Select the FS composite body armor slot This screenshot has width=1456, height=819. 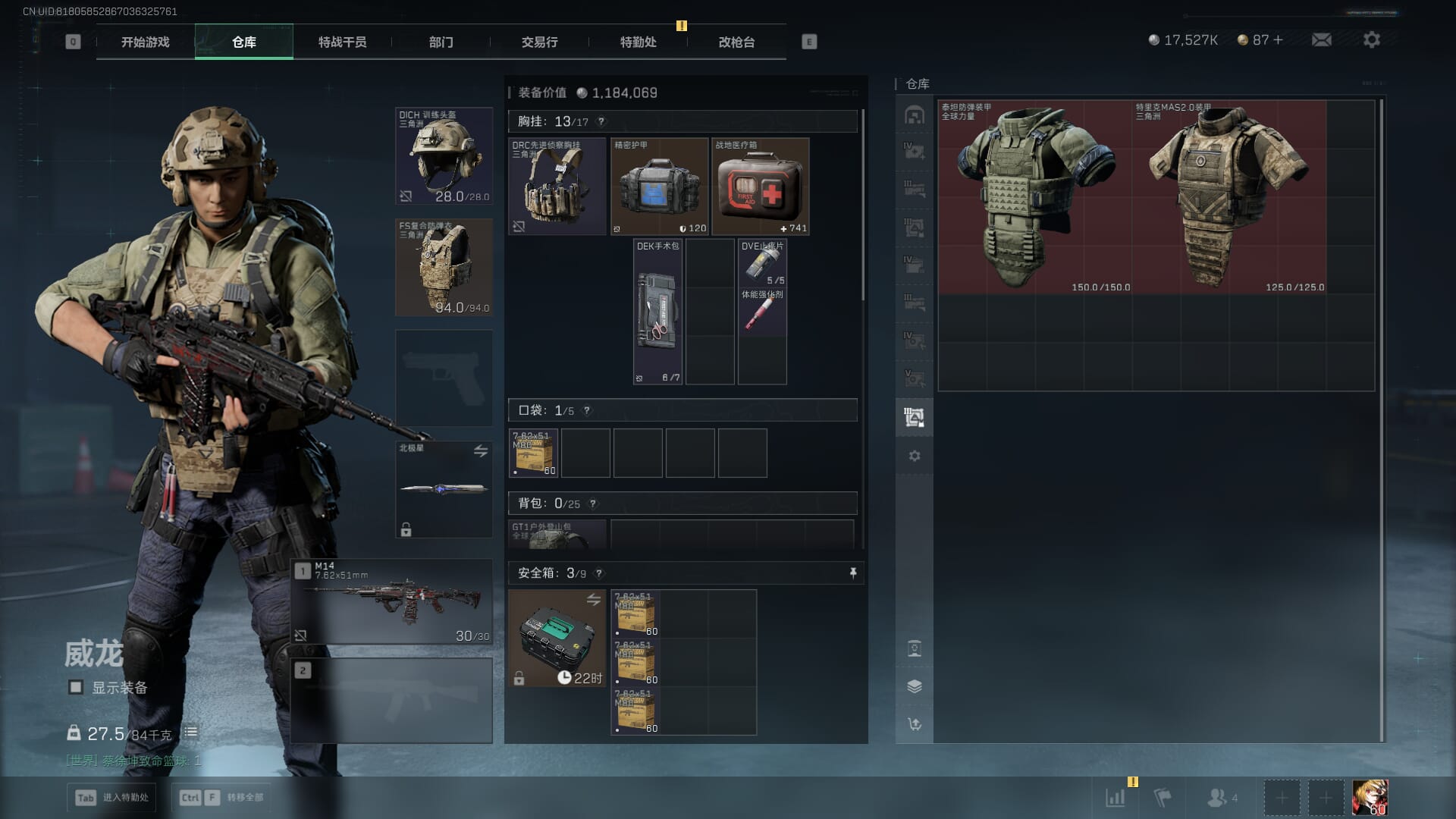pos(444,267)
